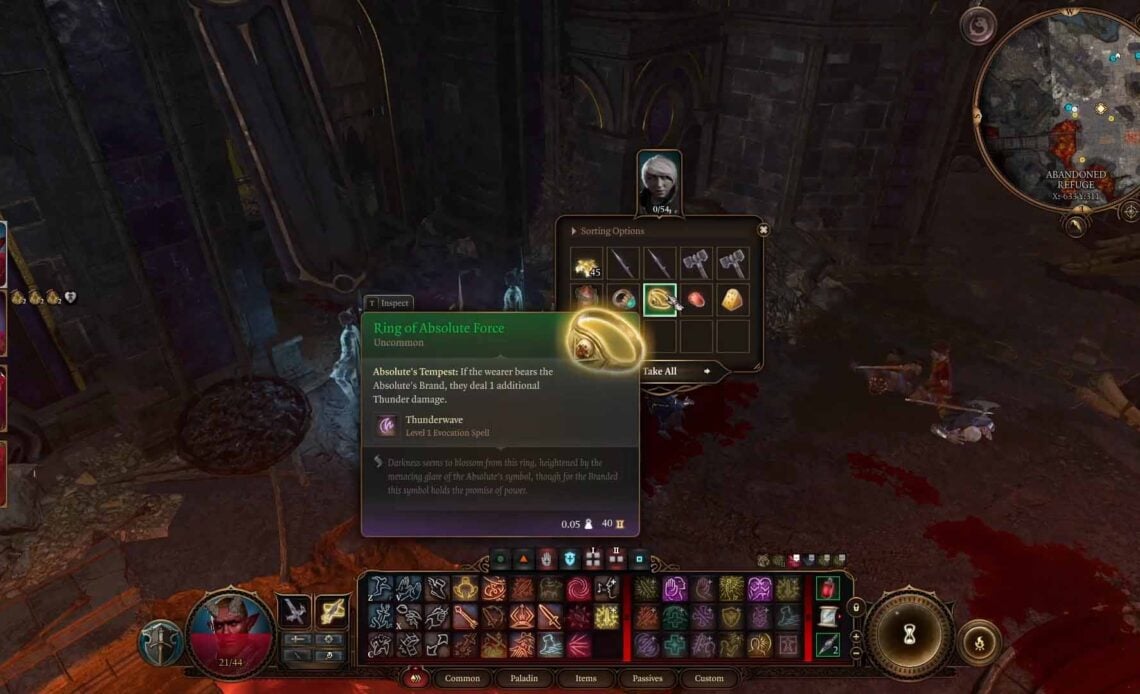Viewport: 1140px width, 694px height.
Task: Pick up the gold coins stack of 45
Action: tap(587, 264)
